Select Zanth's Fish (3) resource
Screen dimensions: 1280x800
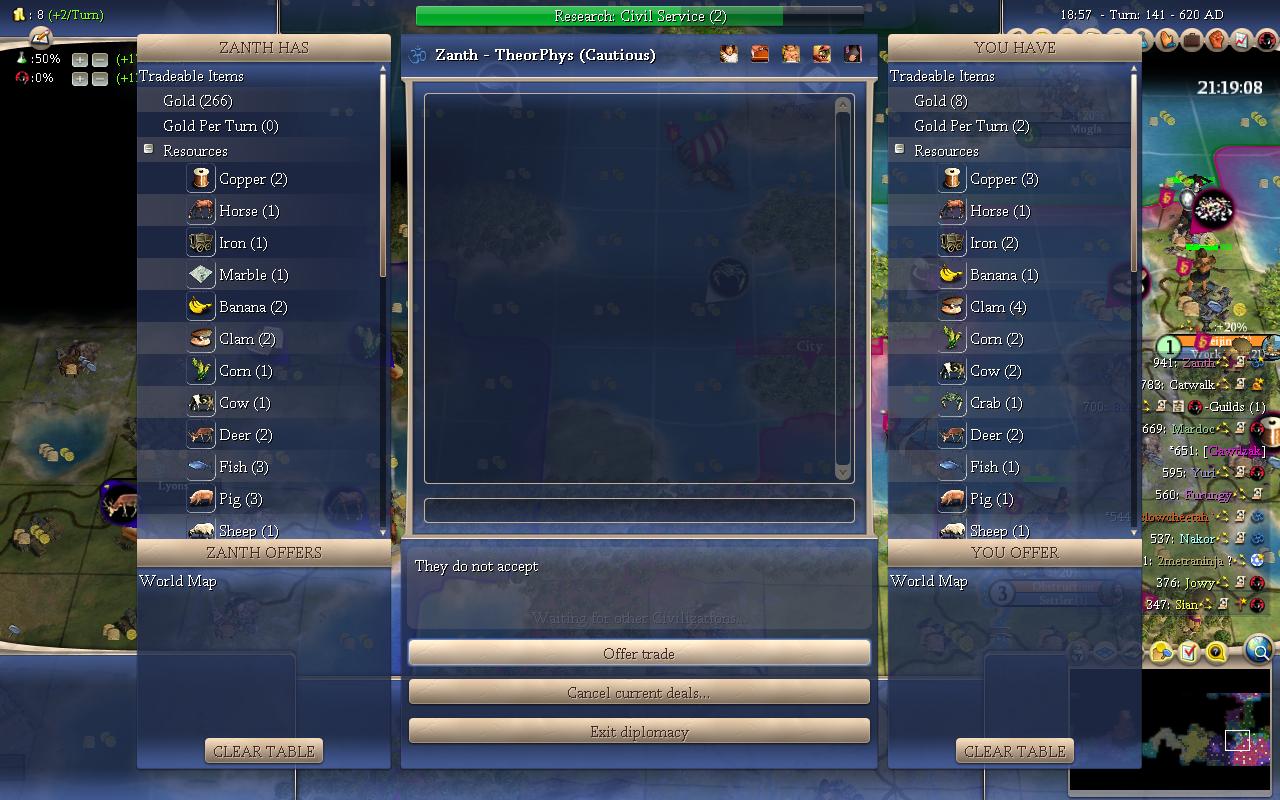coord(243,467)
